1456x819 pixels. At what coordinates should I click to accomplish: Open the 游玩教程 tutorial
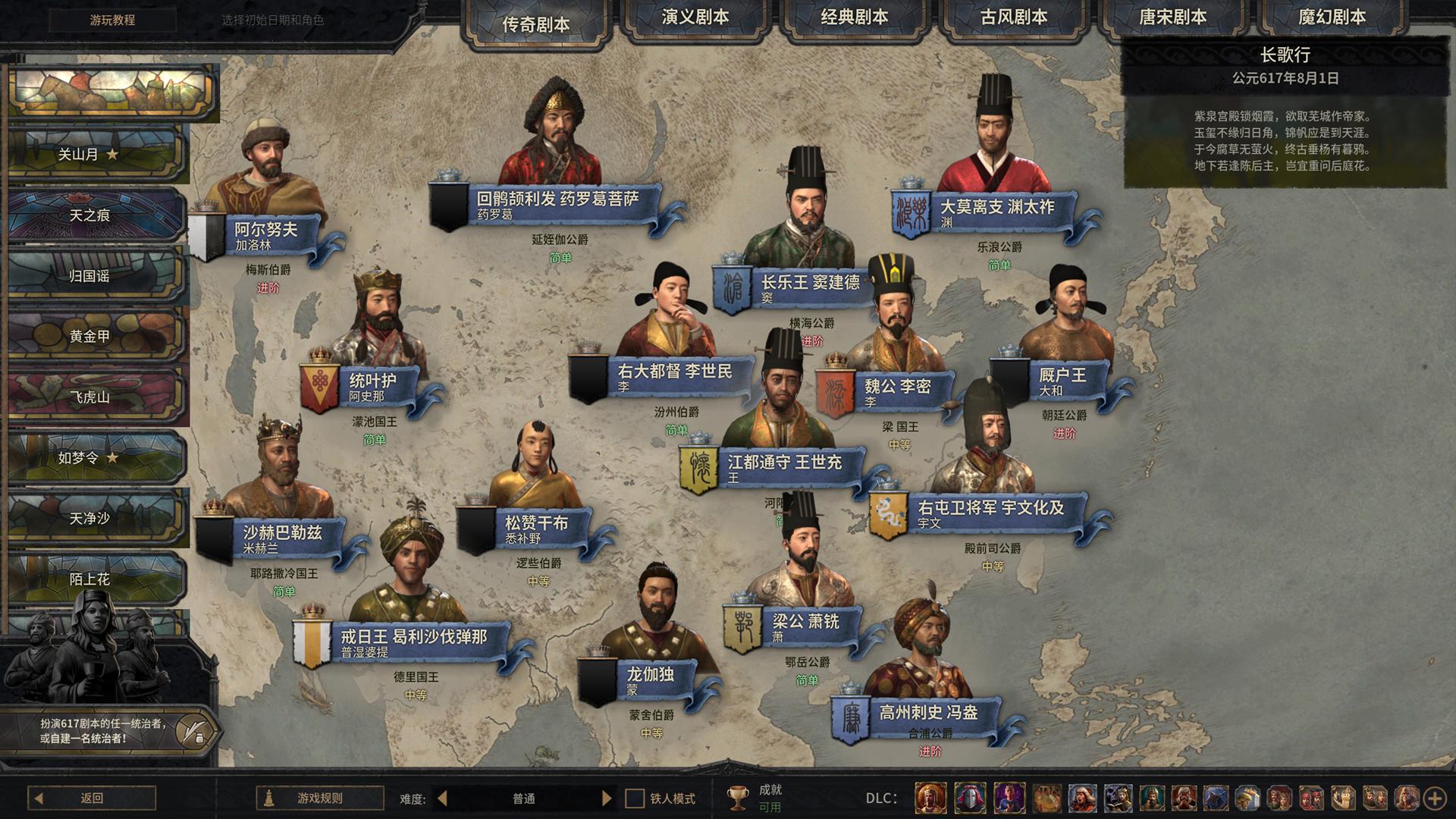coord(112,20)
